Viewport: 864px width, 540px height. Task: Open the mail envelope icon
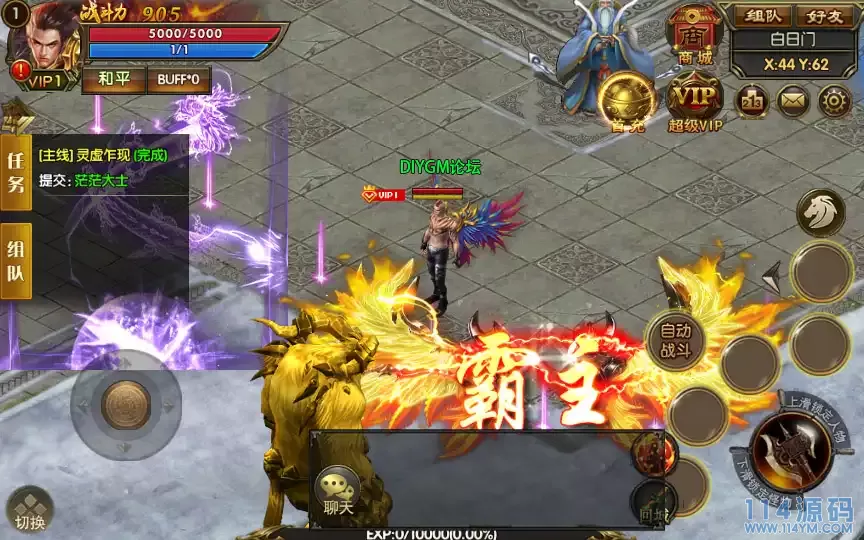click(x=793, y=100)
